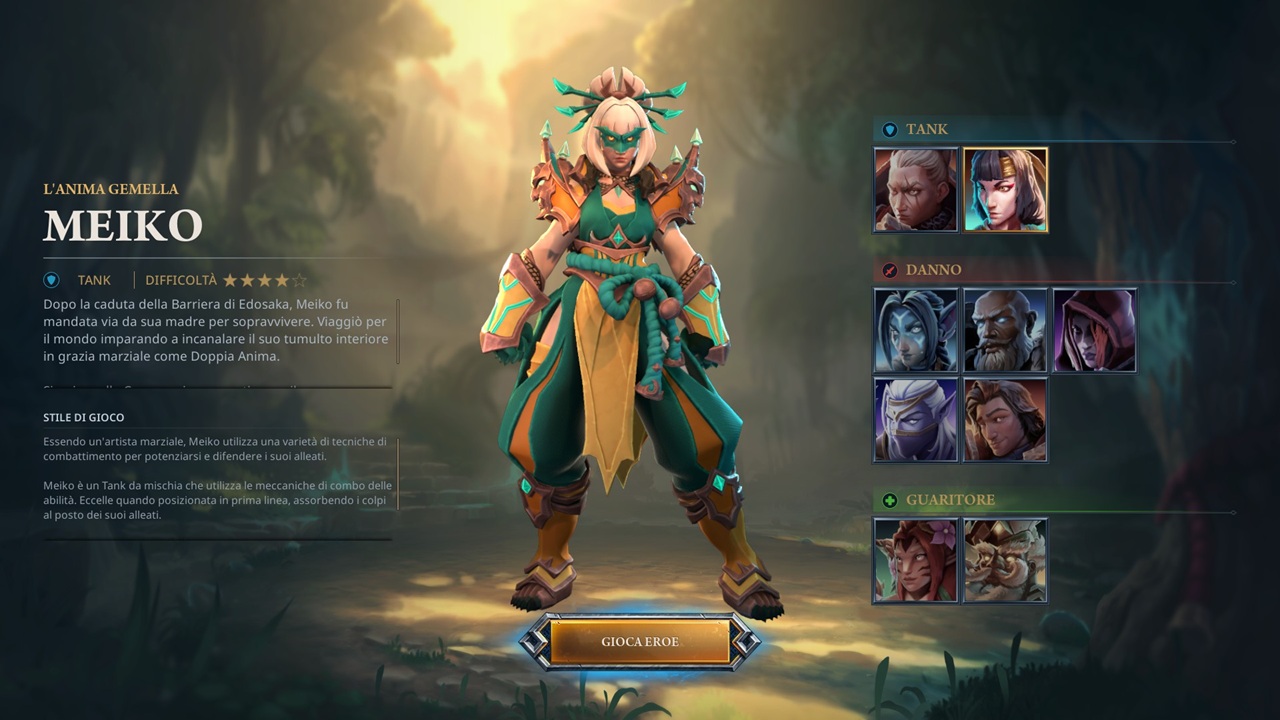
Task: Choose the red-hooded damage hero portrait
Action: (1094, 330)
